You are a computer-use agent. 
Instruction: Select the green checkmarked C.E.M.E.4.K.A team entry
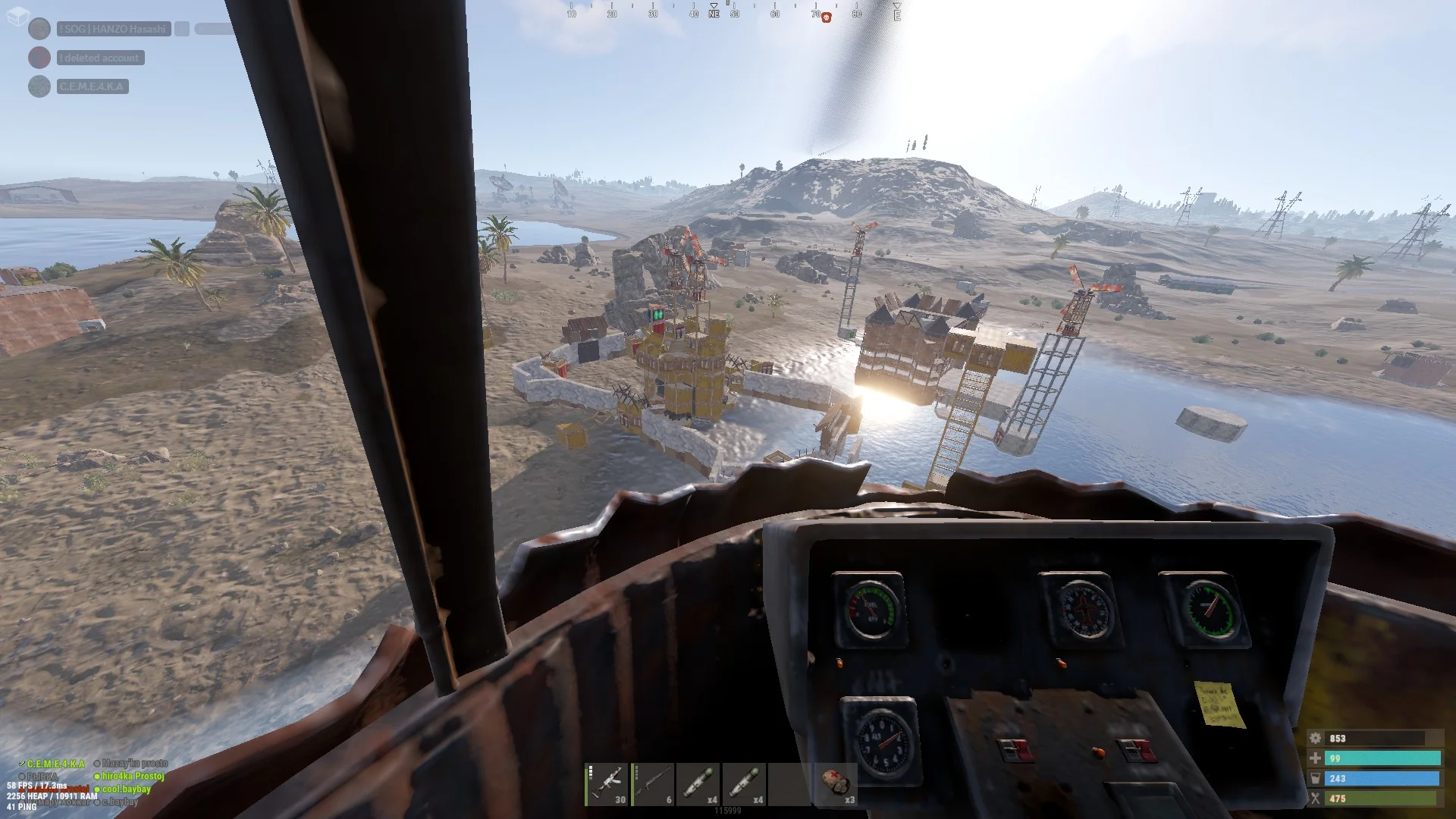55,764
